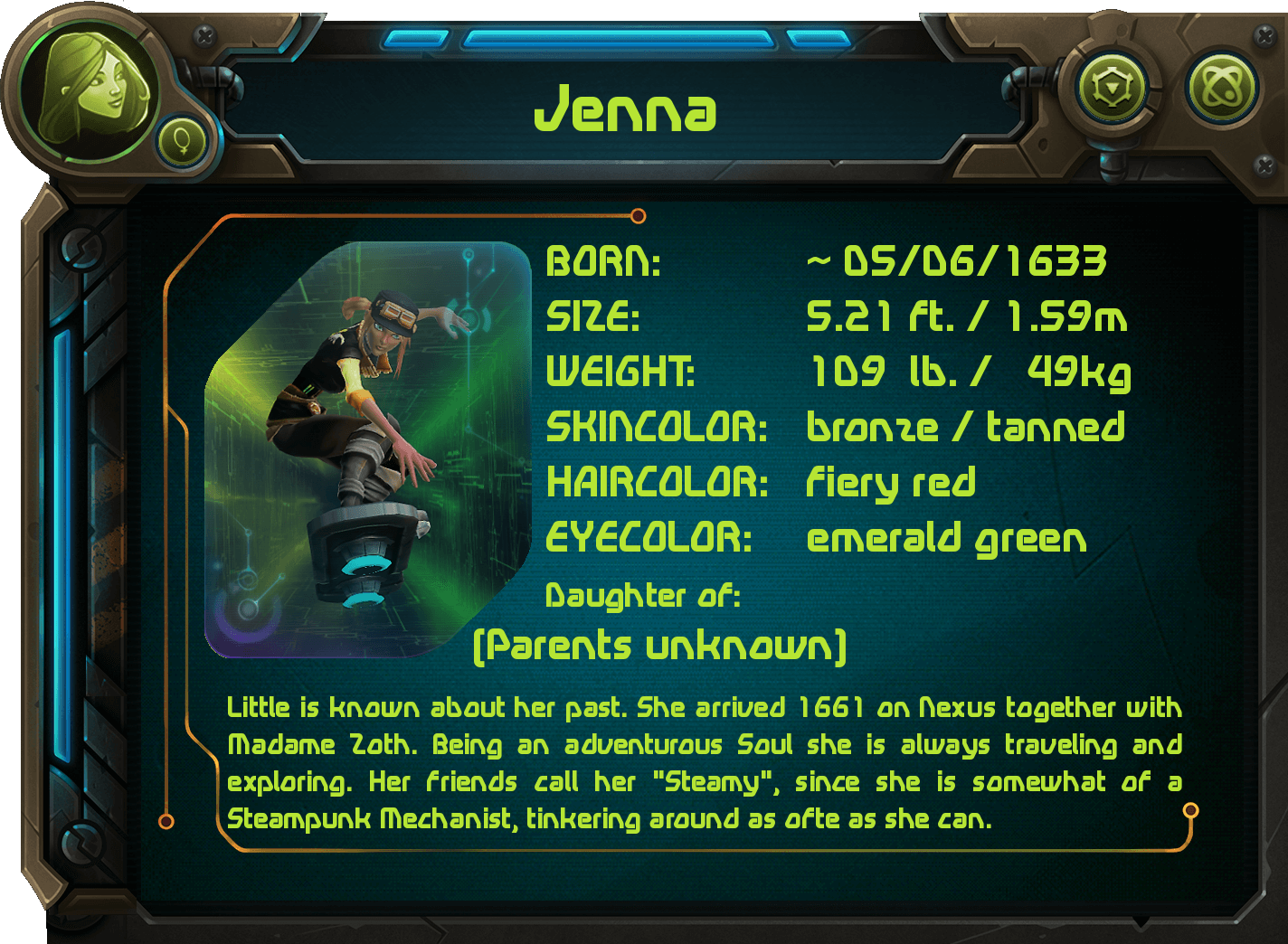Open the gear emblem button
Viewport: 1288px width, 944px height.
pyautogui.click(x=1111, y=89)
